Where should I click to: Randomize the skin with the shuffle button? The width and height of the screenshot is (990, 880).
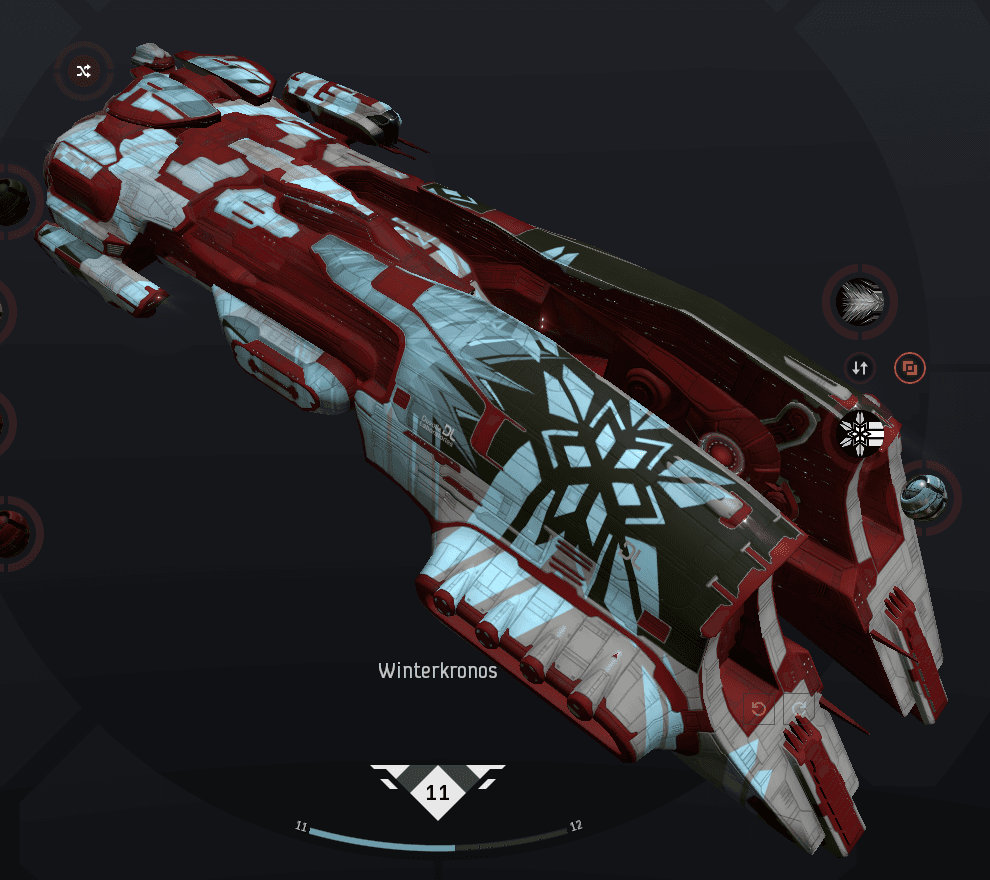(x=84, y=70)
